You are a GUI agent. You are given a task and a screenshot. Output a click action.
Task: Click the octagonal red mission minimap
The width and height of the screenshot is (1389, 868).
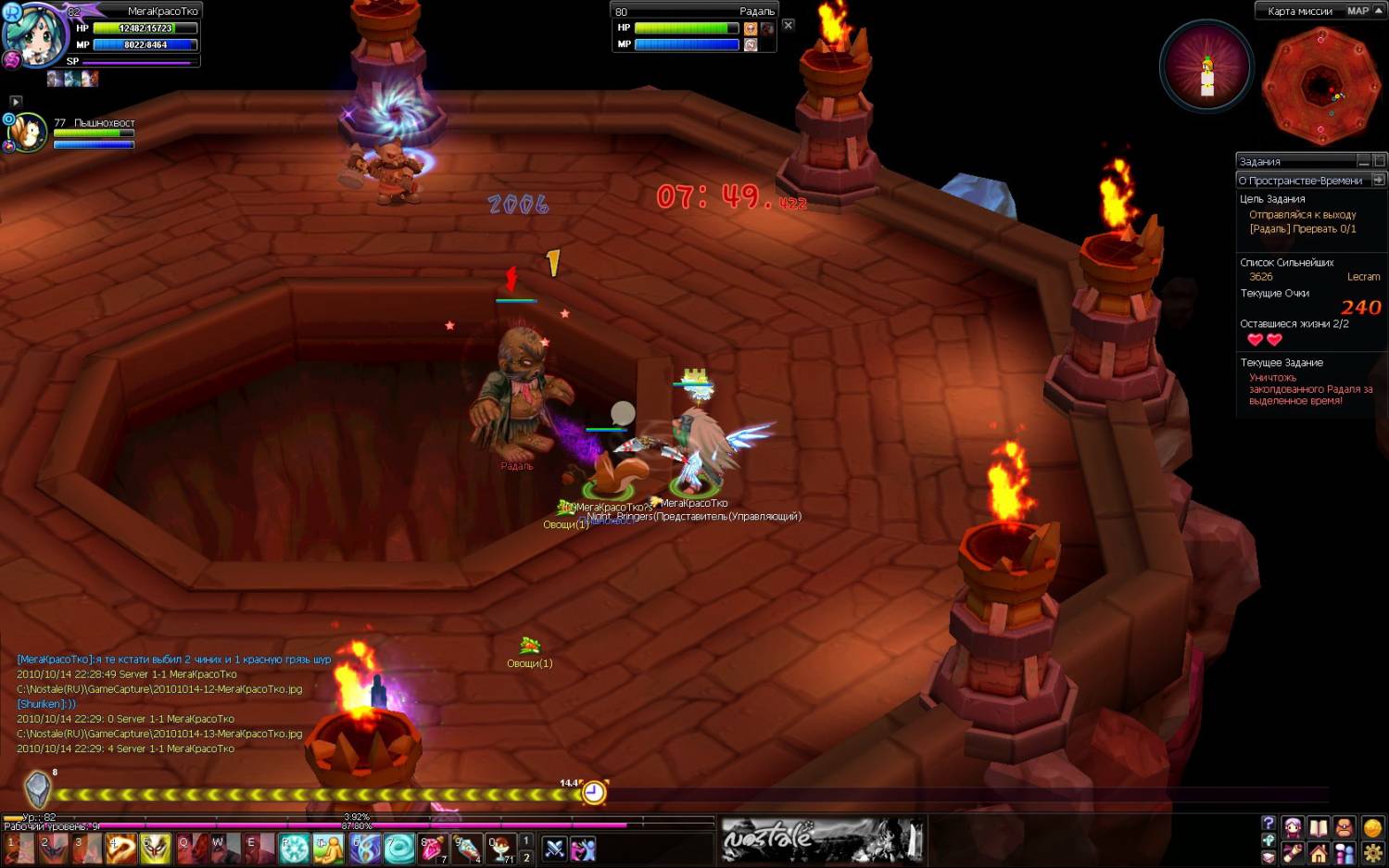(1320, 87)
